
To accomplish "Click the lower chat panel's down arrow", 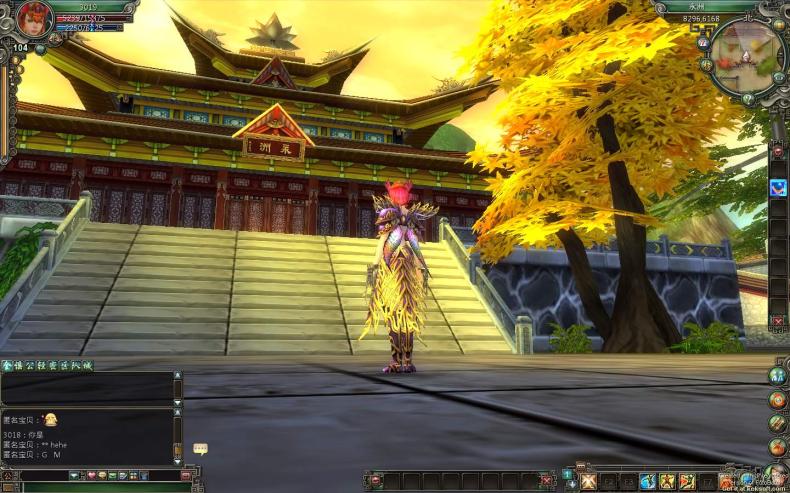I will point(178,459).
